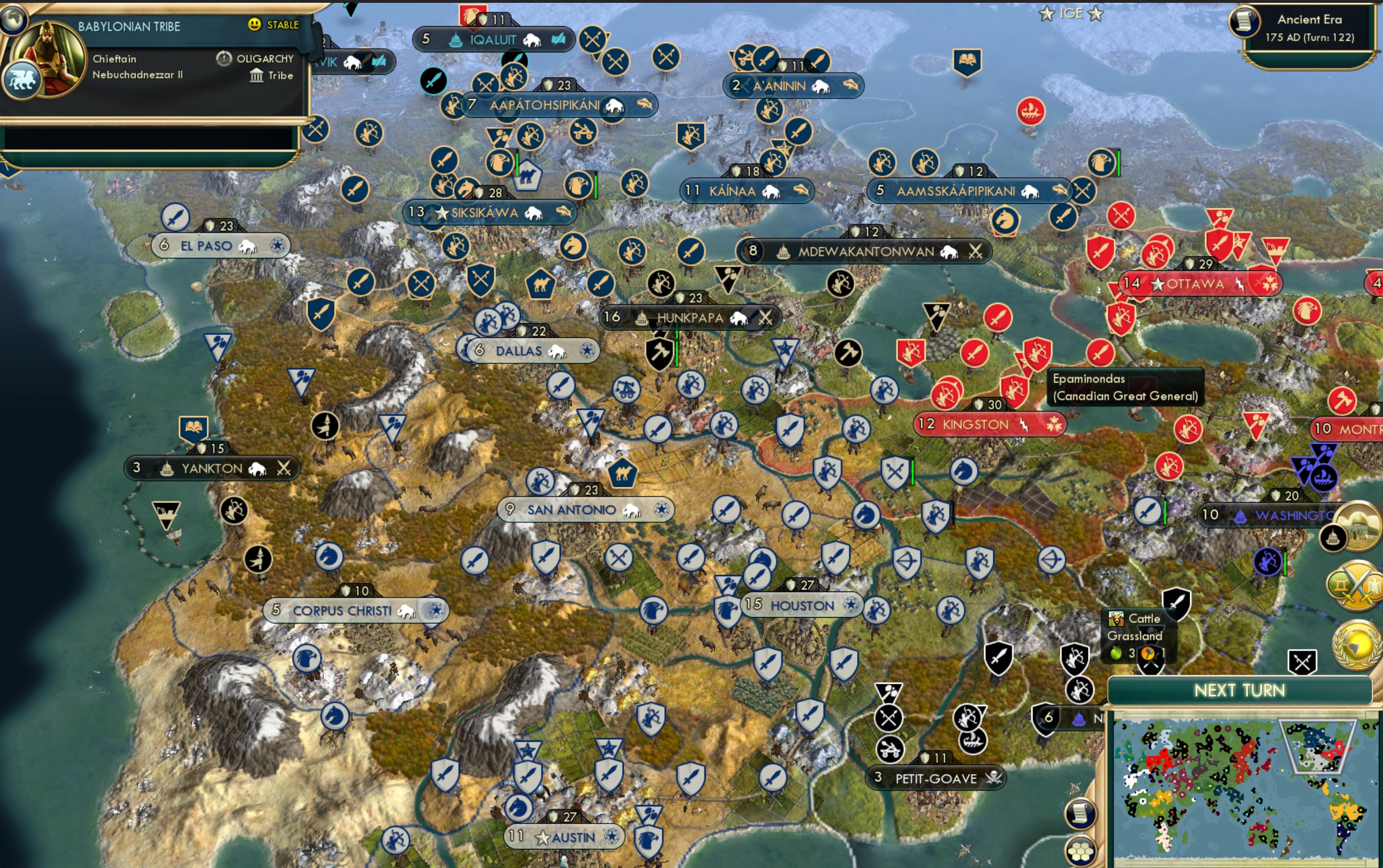
Task: Click the capitol dome icon beside Washington
Action: 1241,517
